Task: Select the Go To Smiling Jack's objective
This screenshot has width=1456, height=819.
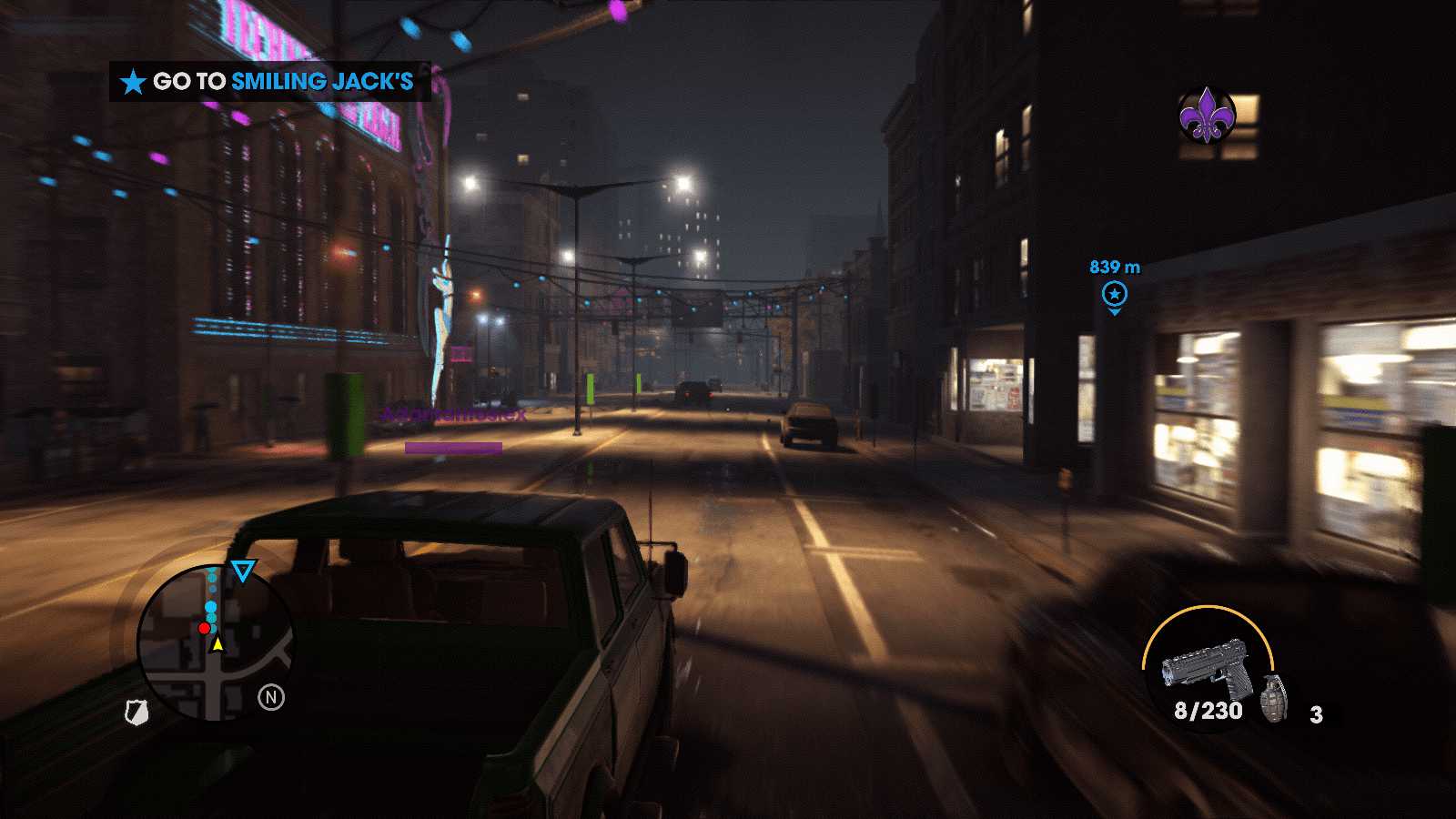Action: [269, 82]
